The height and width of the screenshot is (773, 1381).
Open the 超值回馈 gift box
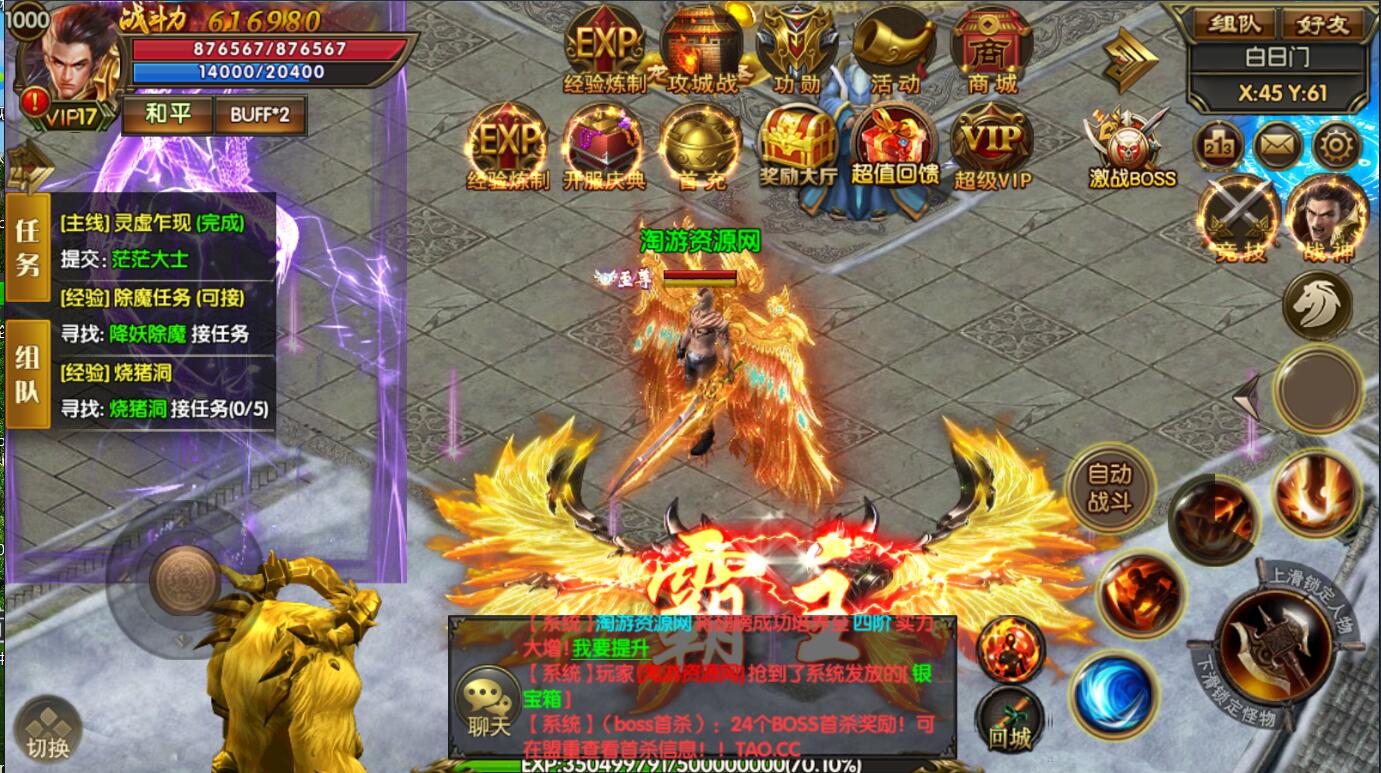pos(895,147)
